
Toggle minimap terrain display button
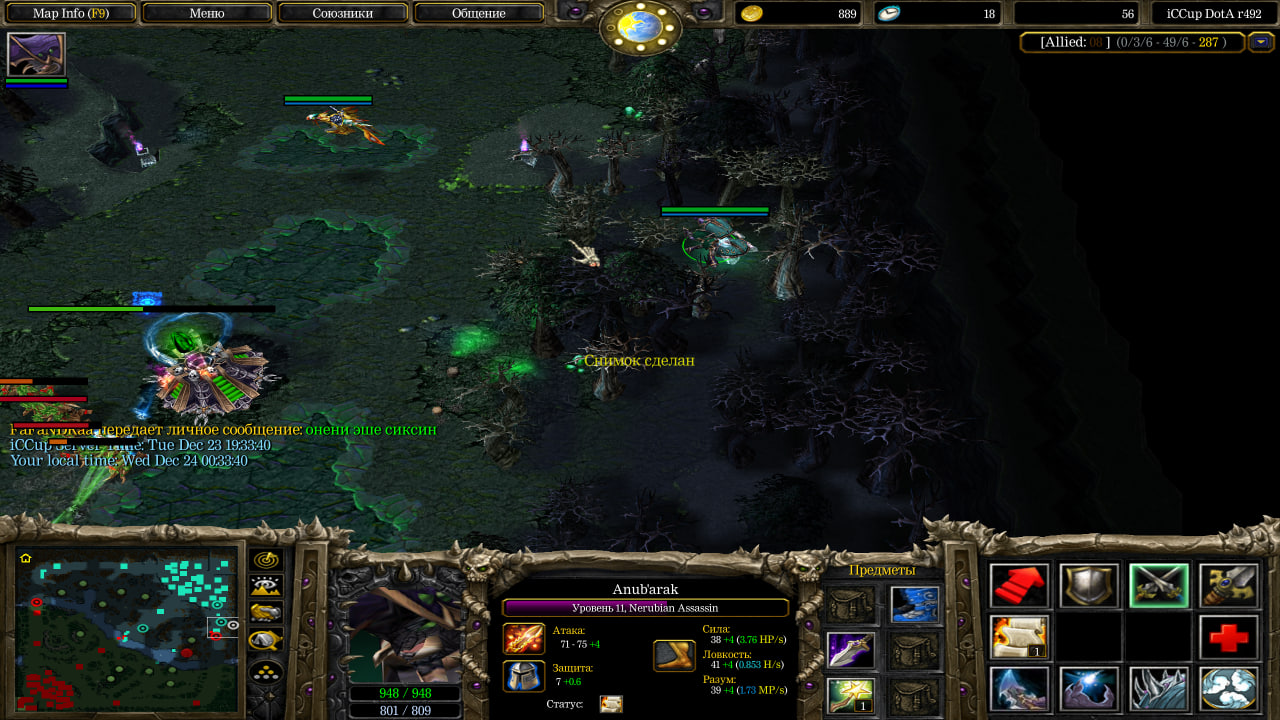click(x=266, y=587)
